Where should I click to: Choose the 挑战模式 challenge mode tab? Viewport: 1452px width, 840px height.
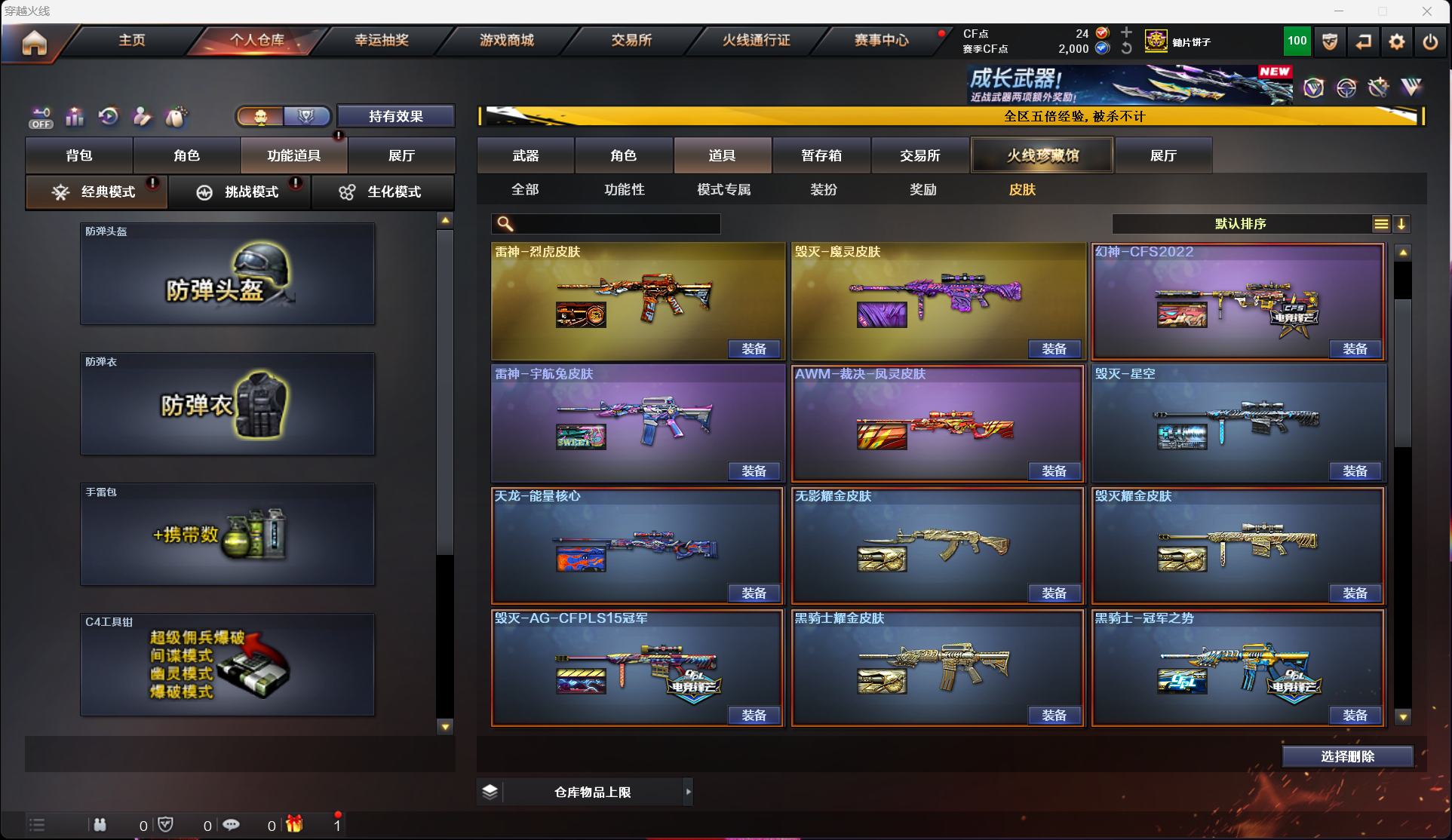[x=240, y=192]
